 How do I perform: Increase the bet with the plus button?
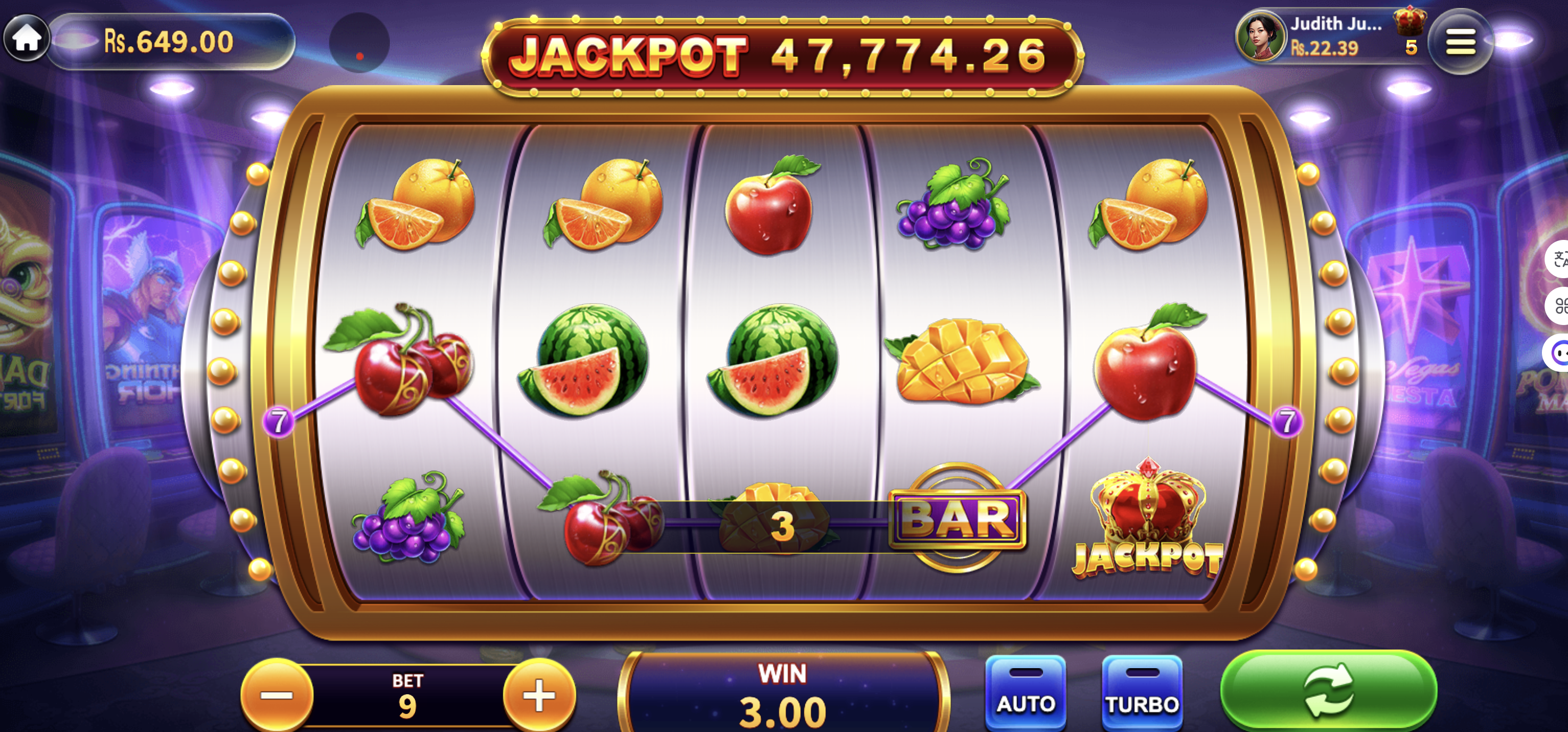pyautogui.click(x=539, y=694)
